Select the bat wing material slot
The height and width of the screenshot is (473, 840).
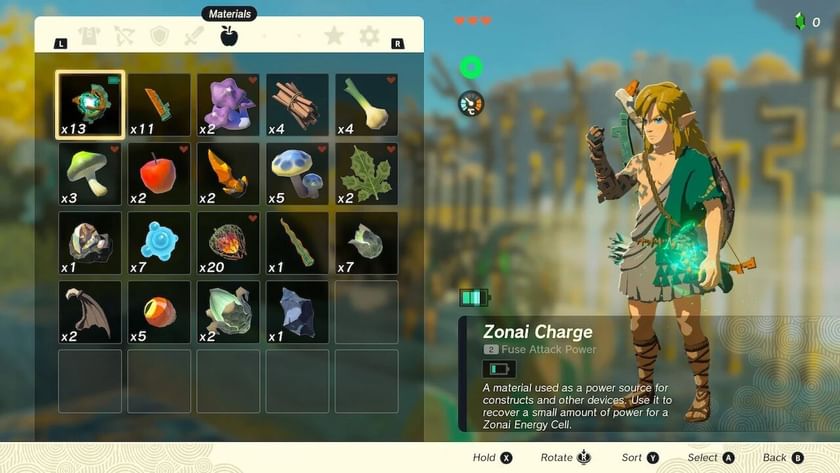click(x=90, y=311)
